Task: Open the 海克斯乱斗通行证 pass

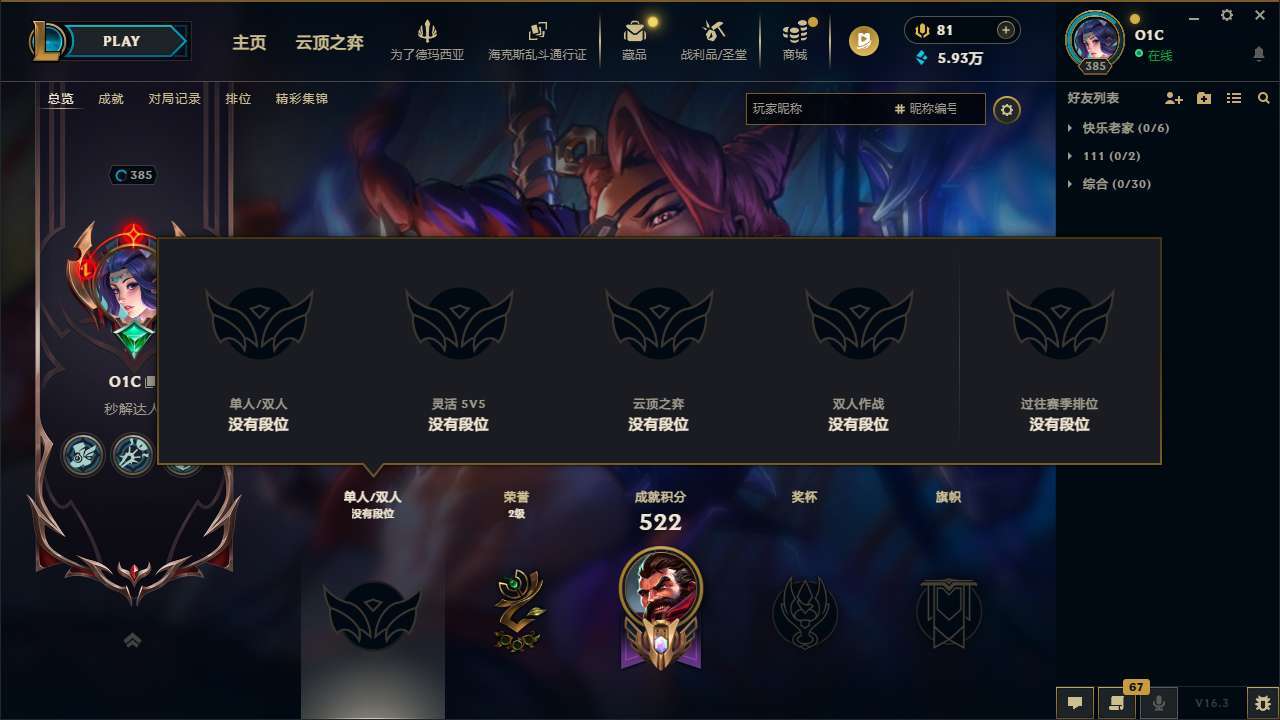Action: click(539, 40)
